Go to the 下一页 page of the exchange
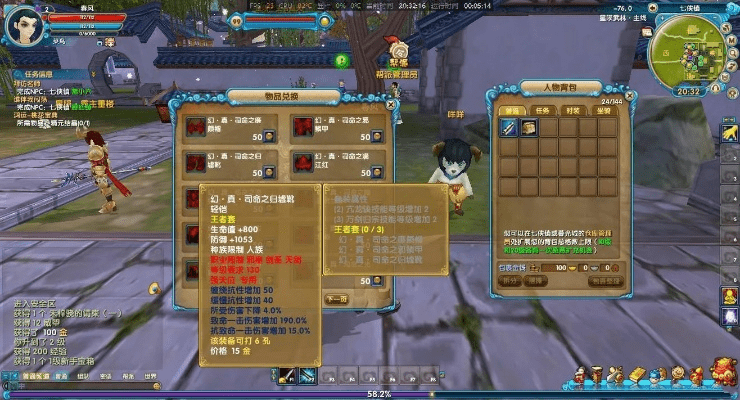Image resolution: width=740 pixels, height=400 pixels. [337, 298]
